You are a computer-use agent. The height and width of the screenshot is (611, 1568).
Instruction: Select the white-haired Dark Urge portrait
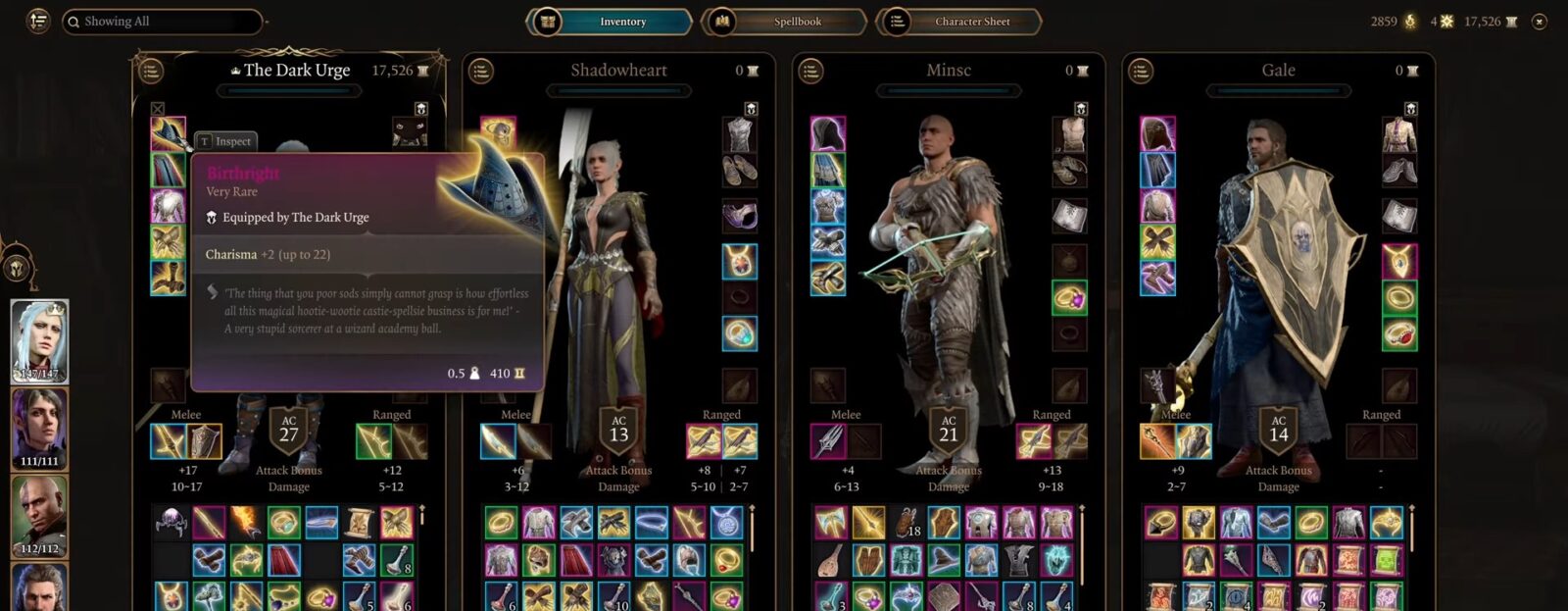coord(39,341)
